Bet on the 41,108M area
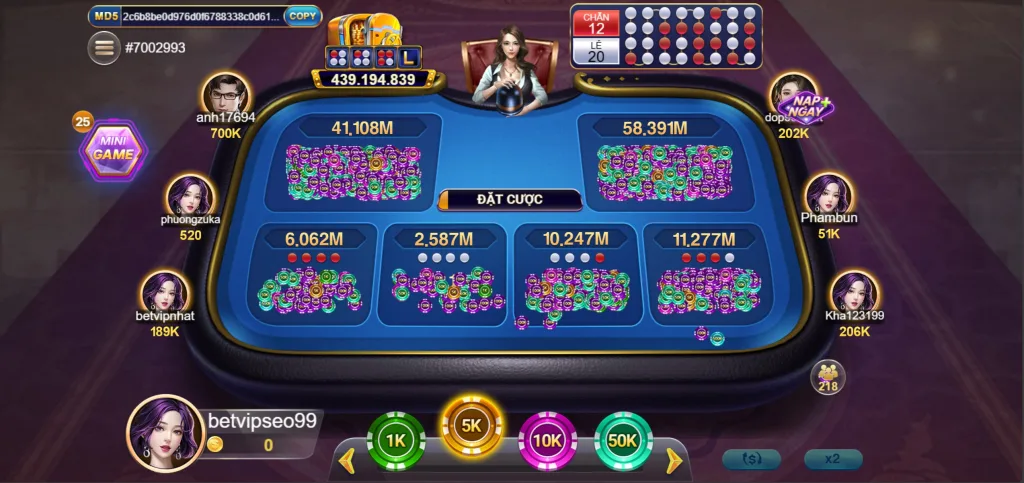Viewport: 1024px width, 483px height. point(354,162)
